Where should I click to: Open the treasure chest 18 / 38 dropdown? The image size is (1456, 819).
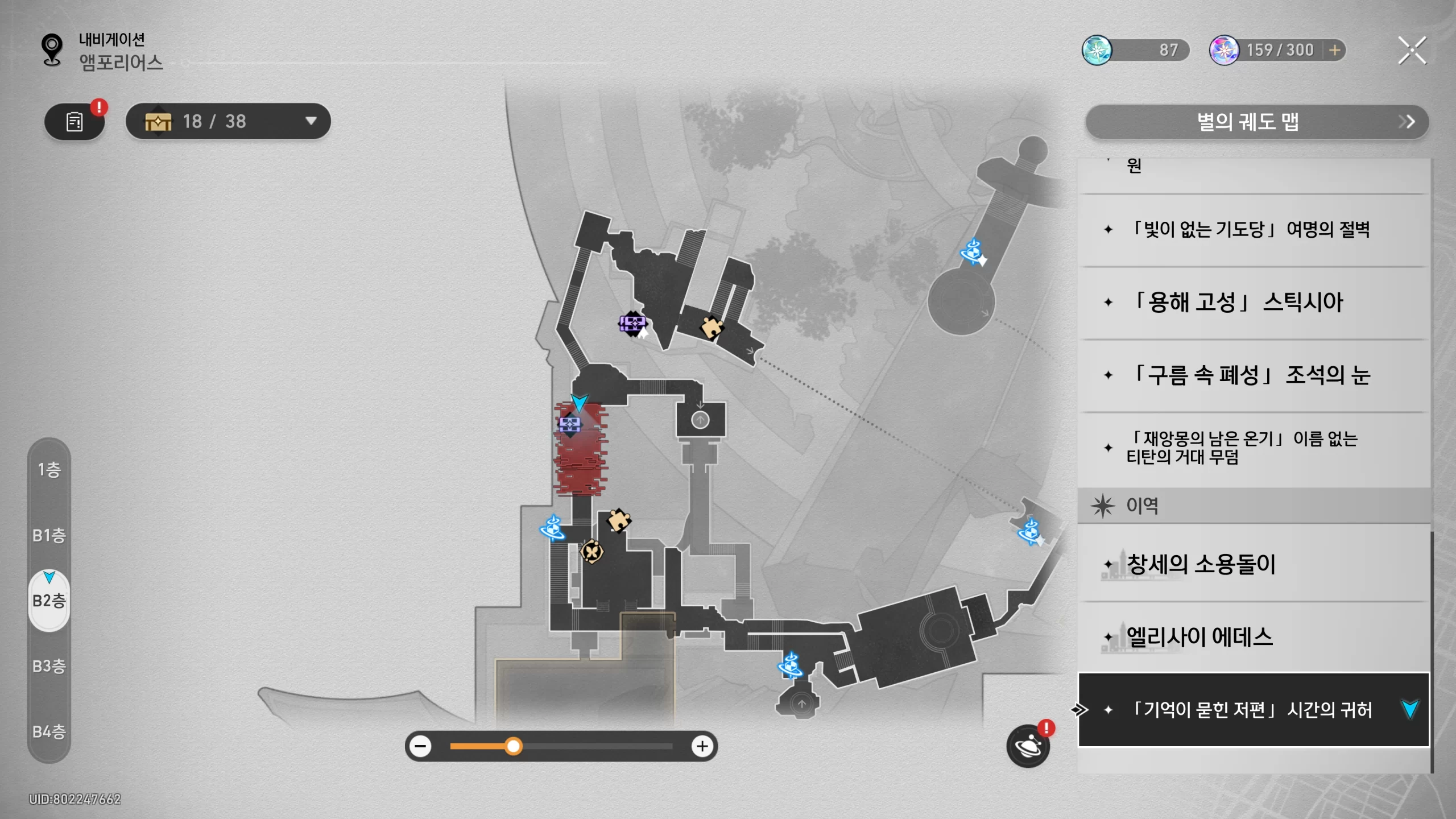click(228, 121)
